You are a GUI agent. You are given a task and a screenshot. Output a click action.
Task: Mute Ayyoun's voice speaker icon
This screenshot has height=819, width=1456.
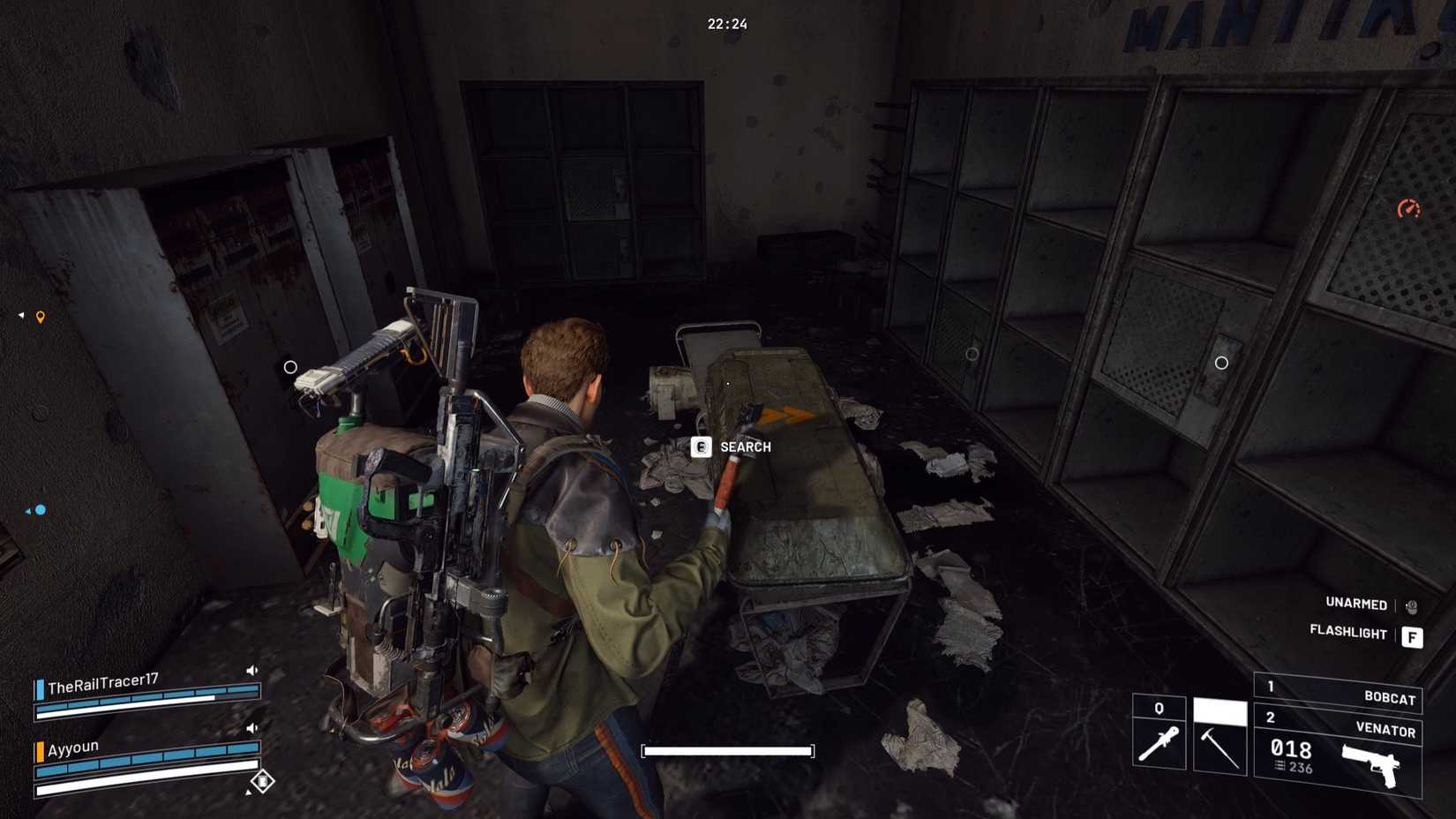pos(252,728)
